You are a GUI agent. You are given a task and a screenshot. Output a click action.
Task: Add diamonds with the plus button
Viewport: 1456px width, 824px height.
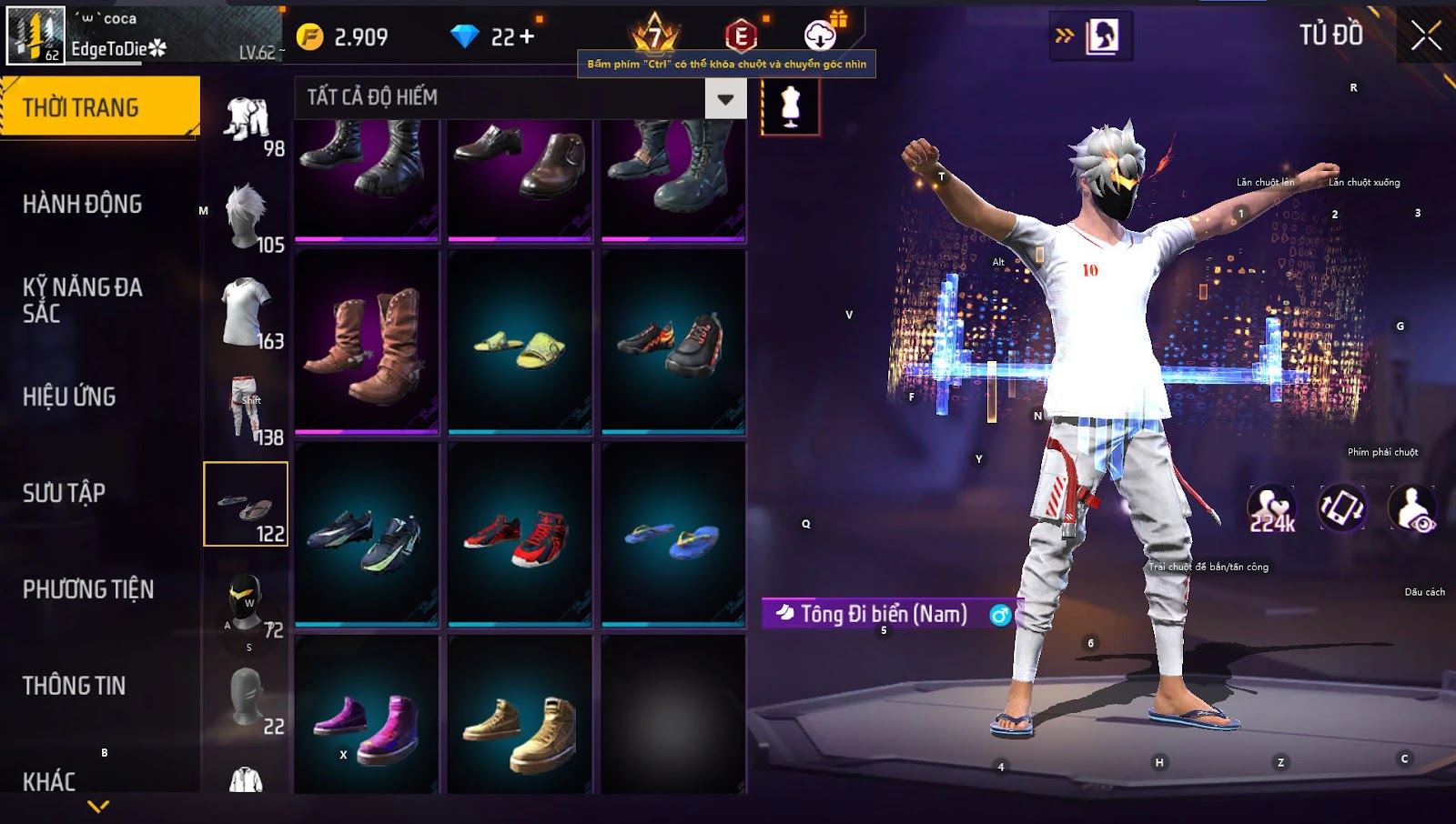click(x=527, y=37)
